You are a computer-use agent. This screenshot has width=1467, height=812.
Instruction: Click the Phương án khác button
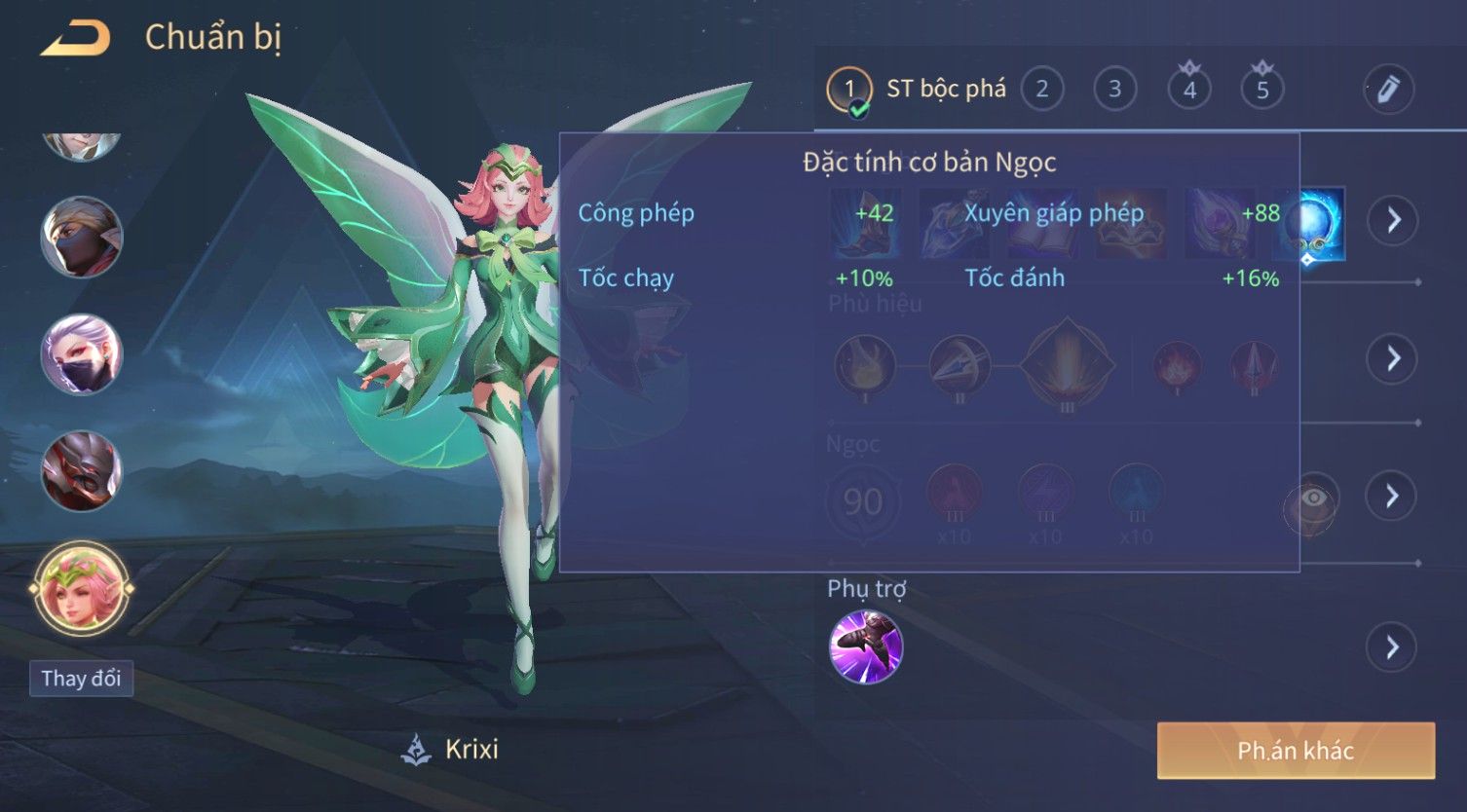1296,751
